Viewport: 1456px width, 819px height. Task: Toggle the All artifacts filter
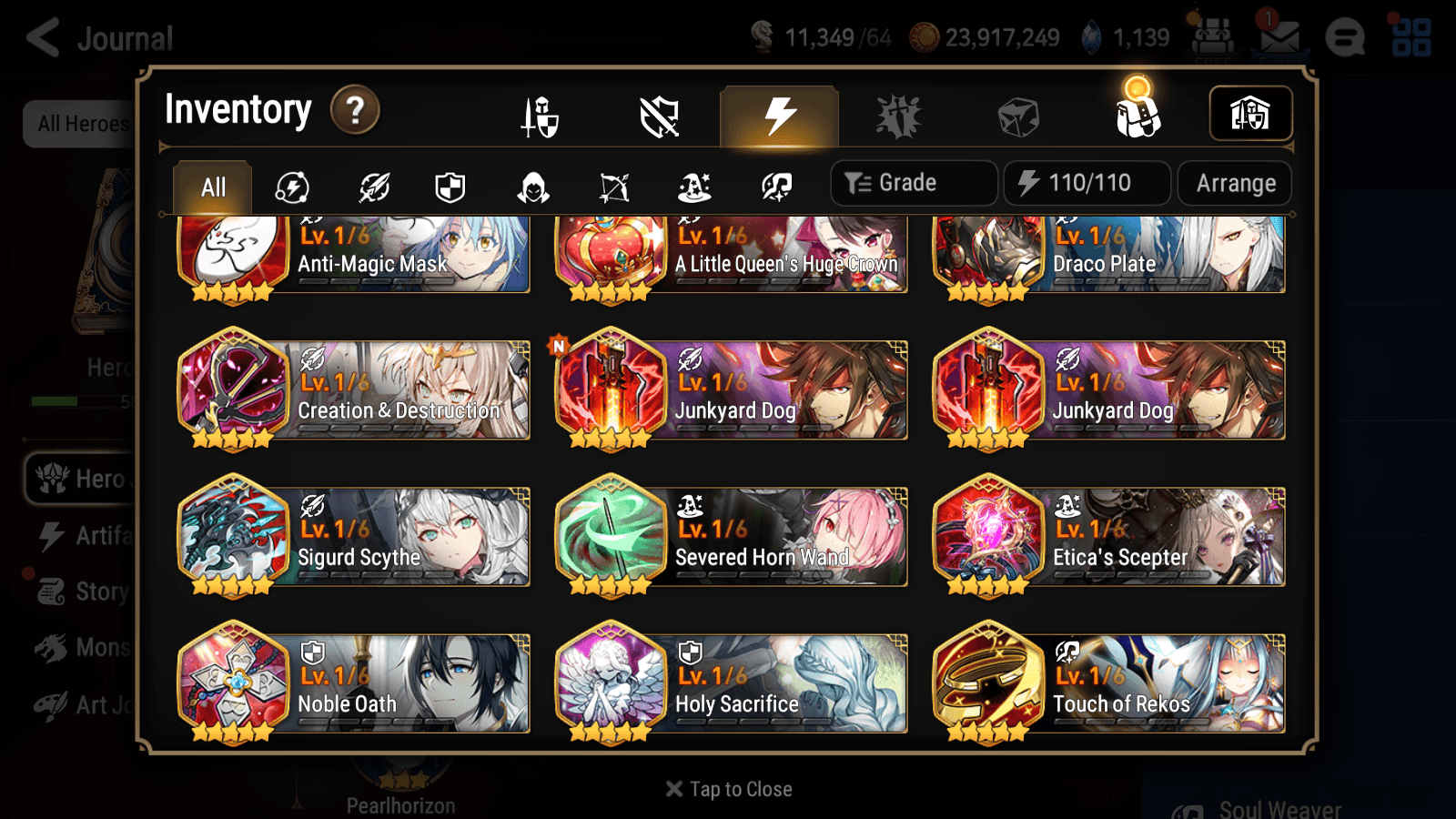coord(212,187)
